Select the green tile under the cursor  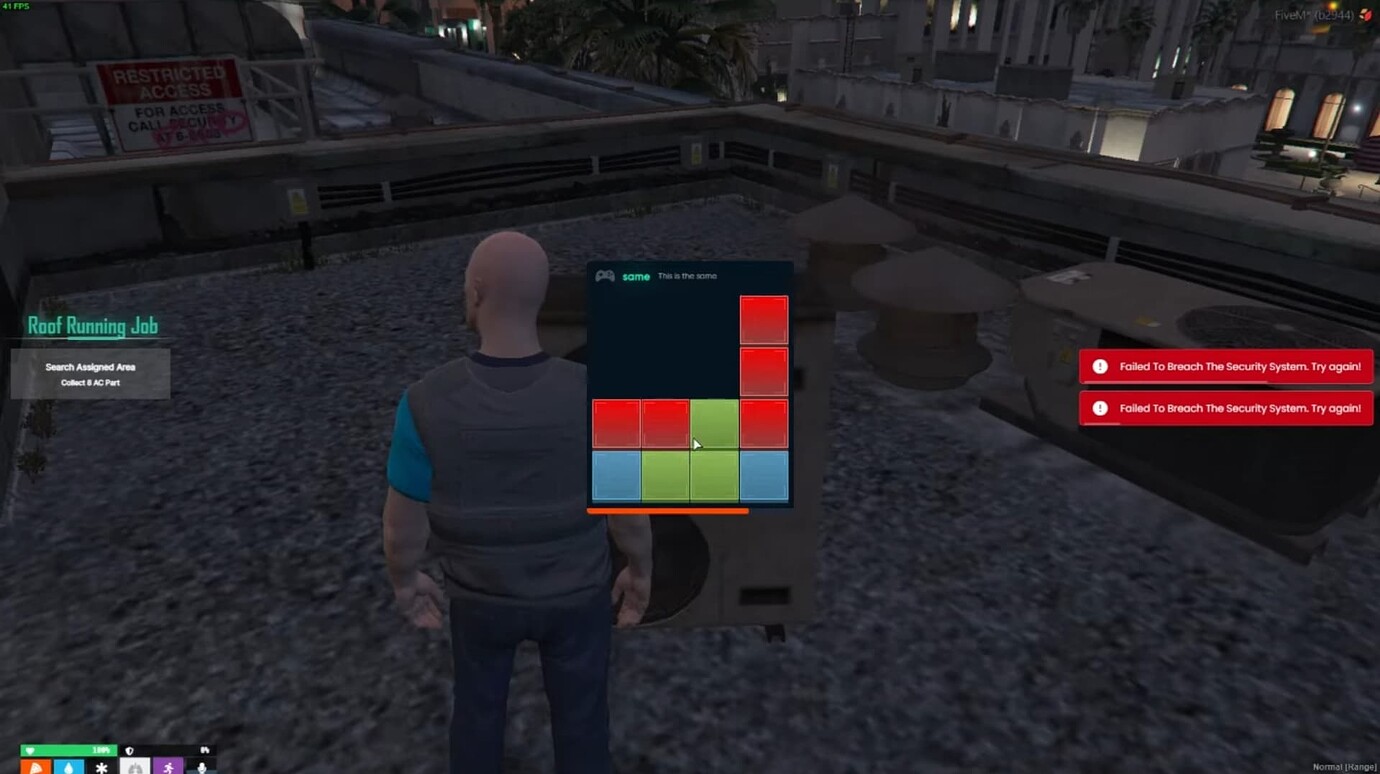click(x=713, y=422)
